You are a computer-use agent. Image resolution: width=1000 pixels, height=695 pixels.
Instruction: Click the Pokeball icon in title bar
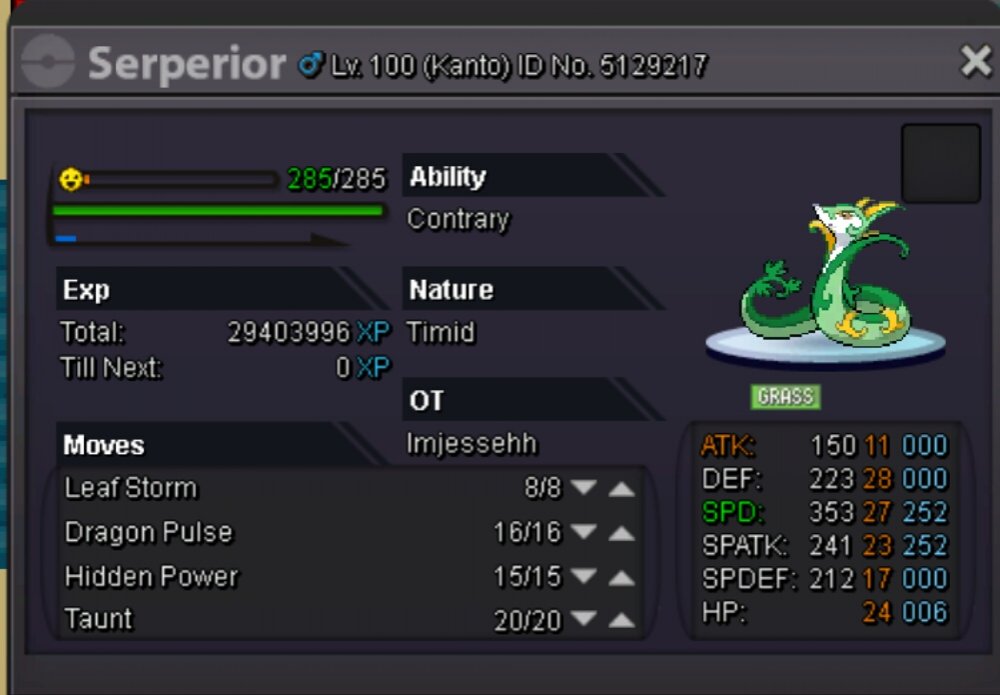tap(48, 63)
